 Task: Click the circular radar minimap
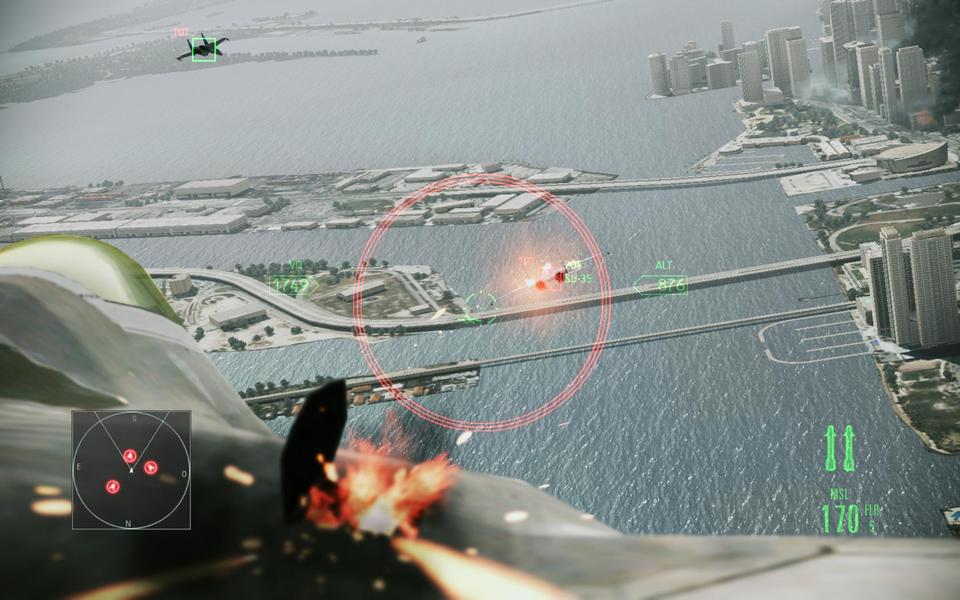[x=131, y=469]
